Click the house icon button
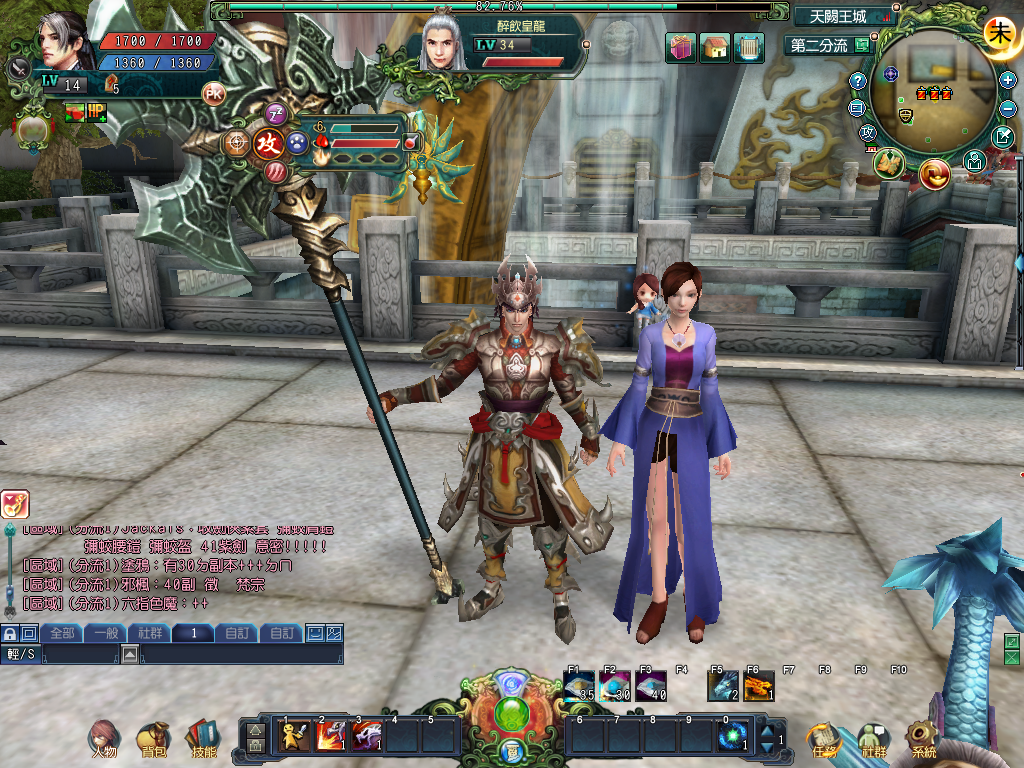The width and height of the screenshot is (1024, 768). 715,47
